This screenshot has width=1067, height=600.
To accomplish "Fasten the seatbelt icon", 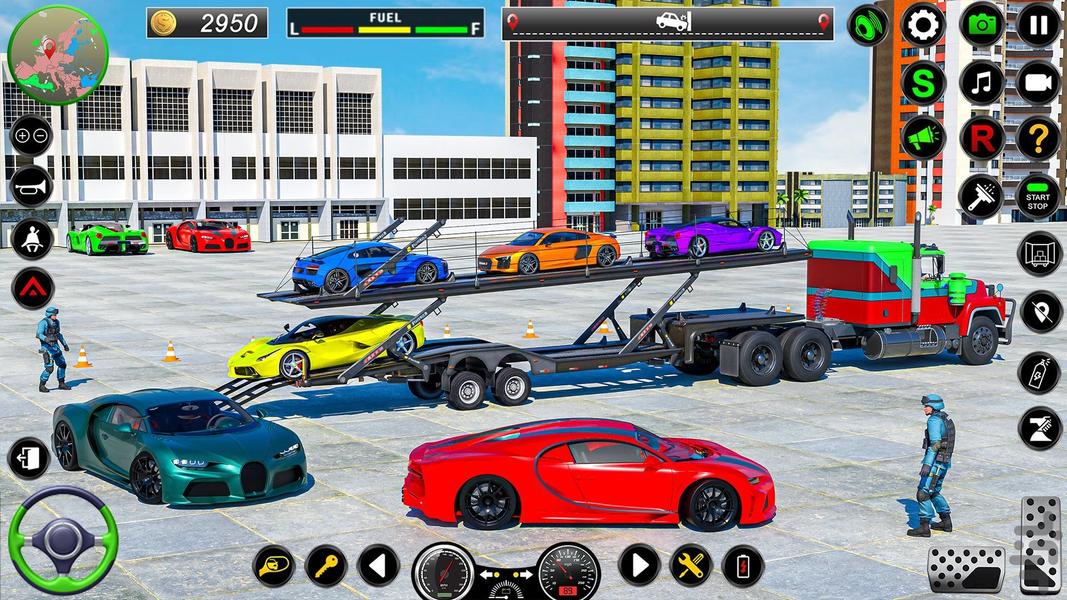I will pos(31,239).
